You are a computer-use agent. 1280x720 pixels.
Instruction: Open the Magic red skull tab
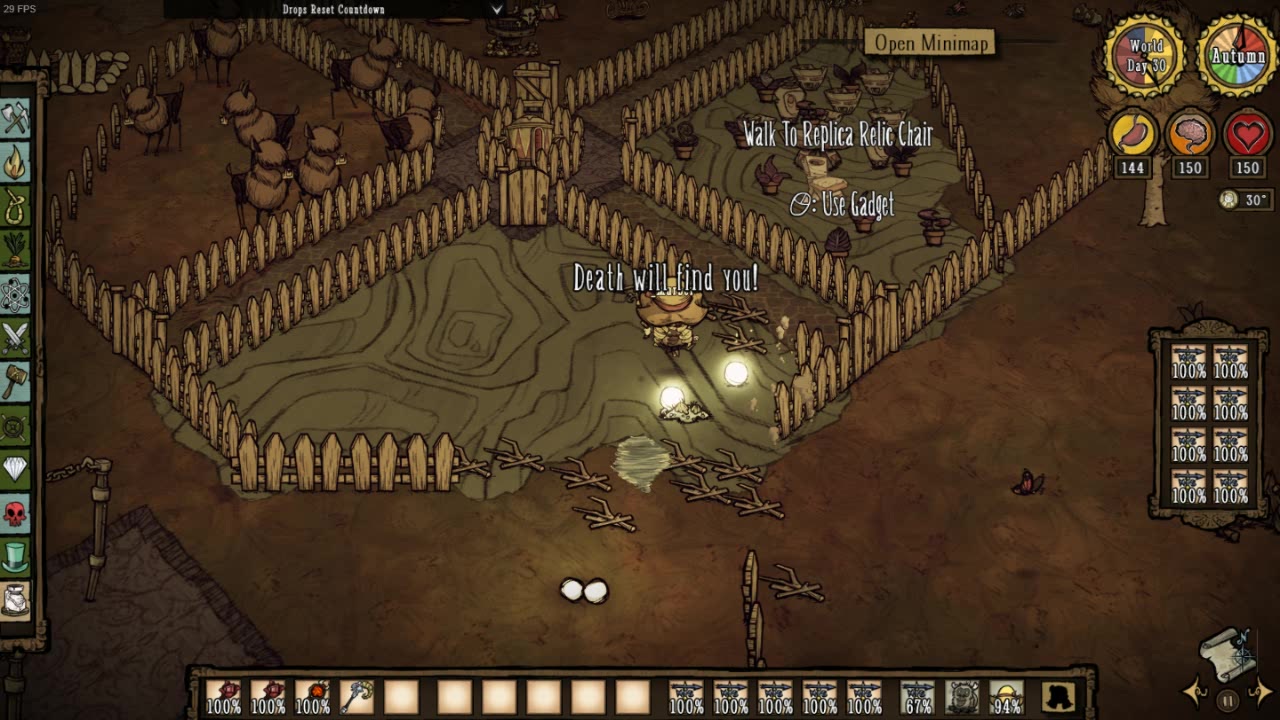(x=15, y=514)
